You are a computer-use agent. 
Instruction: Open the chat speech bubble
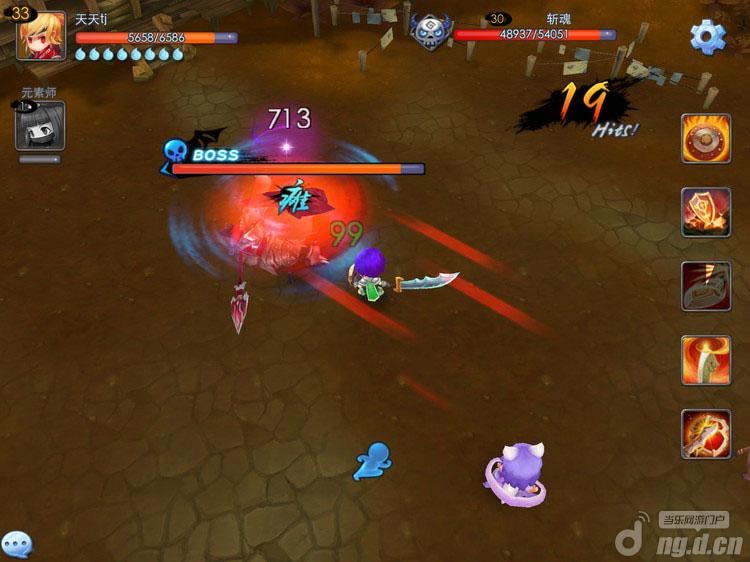coord(17,544)
